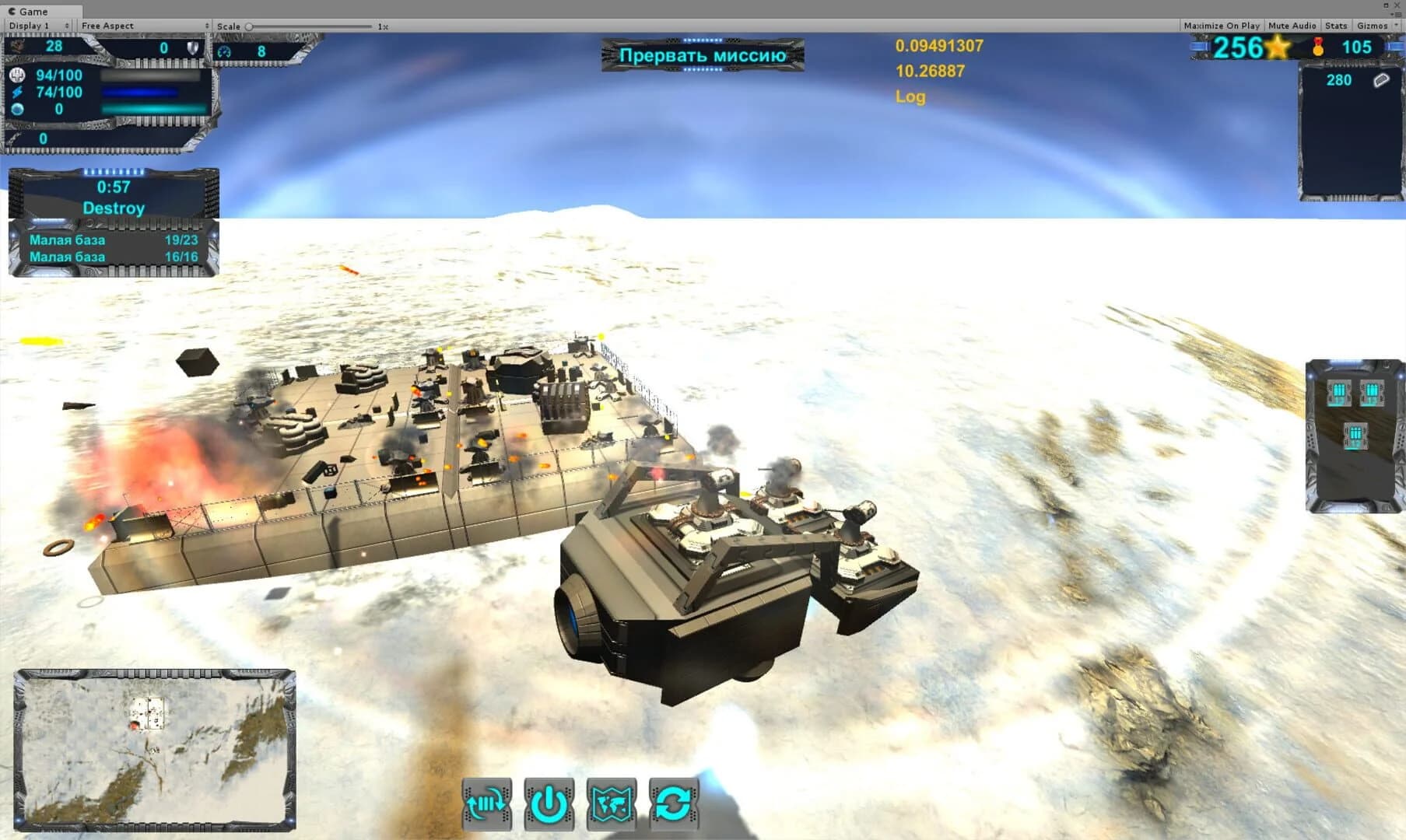Screen dimensions: 1406x840
Task: Toggle Maximize On Play
Action: 1222,25
